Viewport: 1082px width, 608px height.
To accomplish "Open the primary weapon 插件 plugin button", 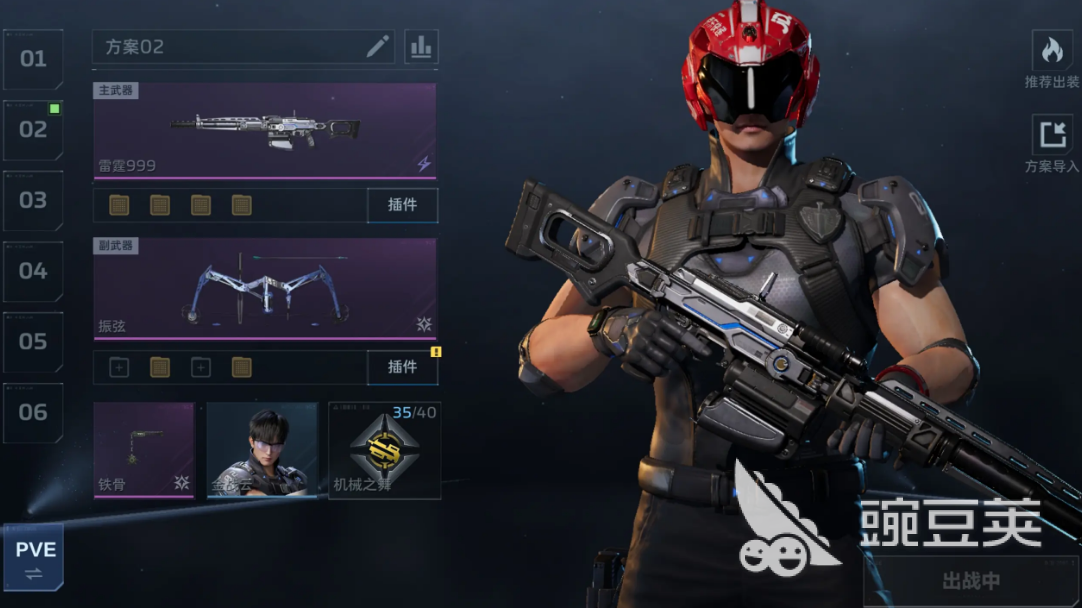I will [x=402, y=205].
